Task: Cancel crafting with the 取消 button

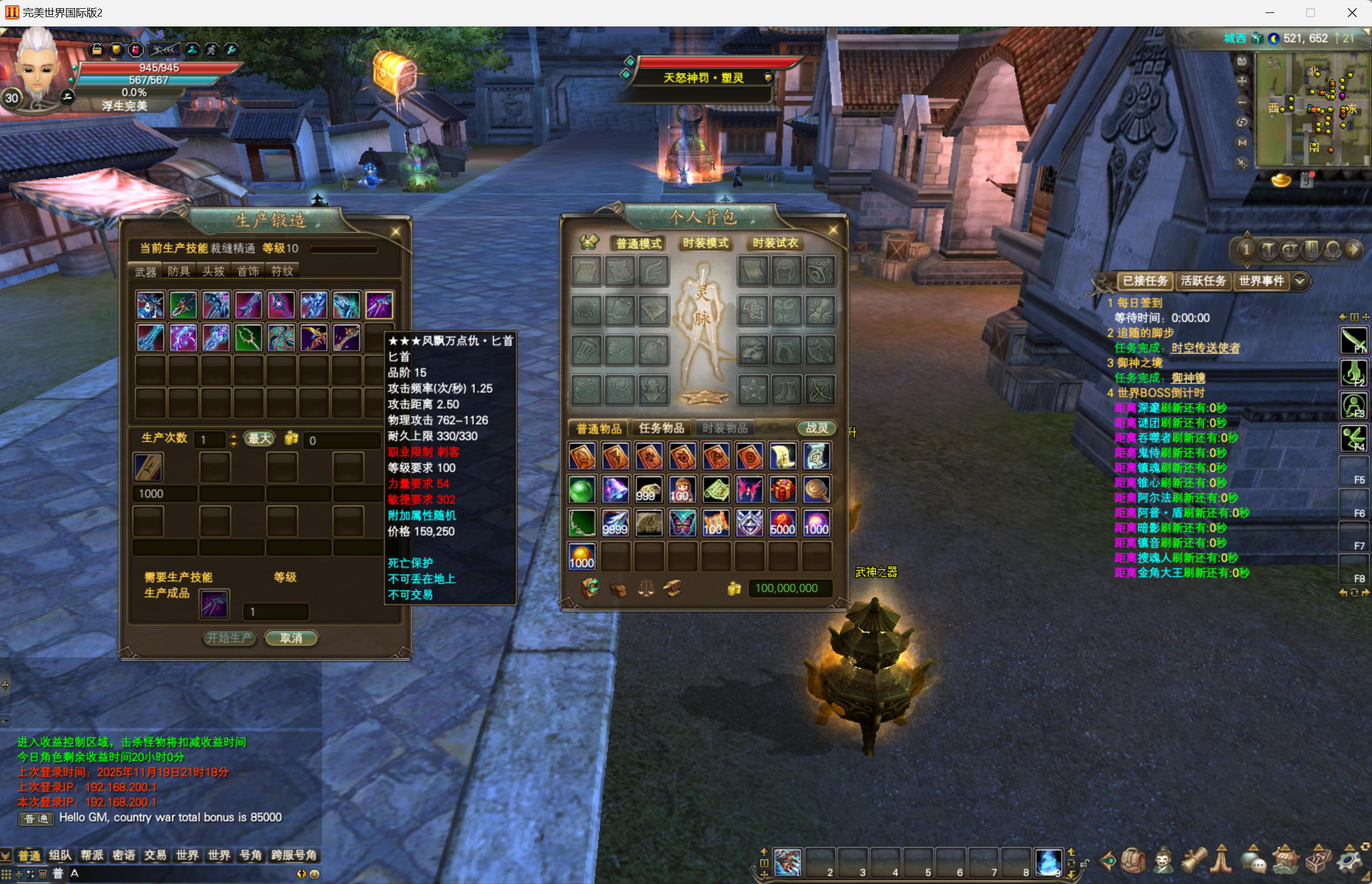Action: pyautogui.click(x=291, y=638)
